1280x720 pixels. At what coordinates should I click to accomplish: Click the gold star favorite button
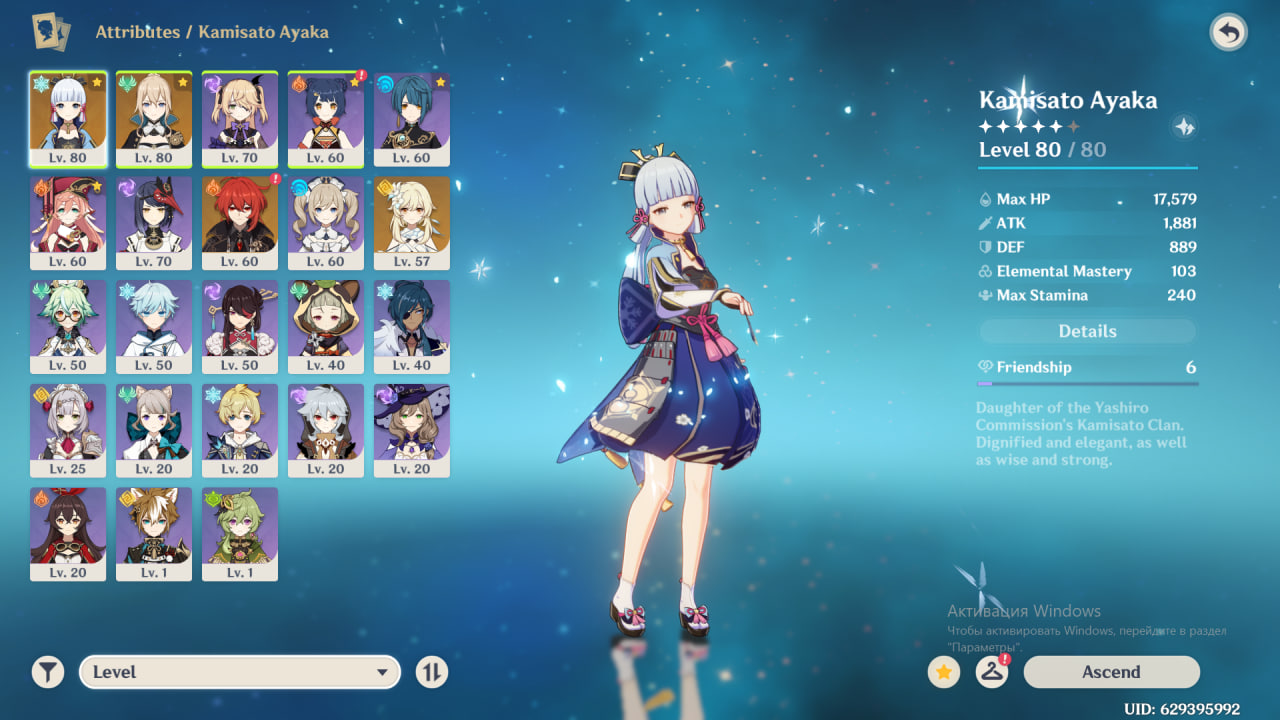[x=943, y=672]
